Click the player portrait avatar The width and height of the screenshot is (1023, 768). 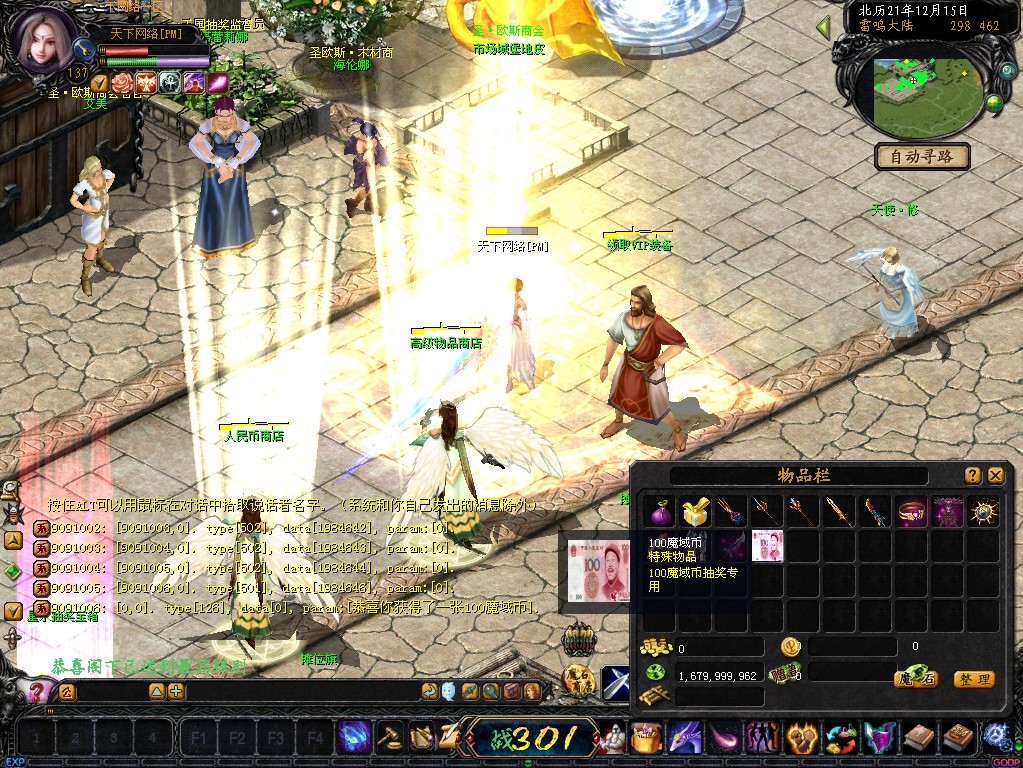coord(44,38)
